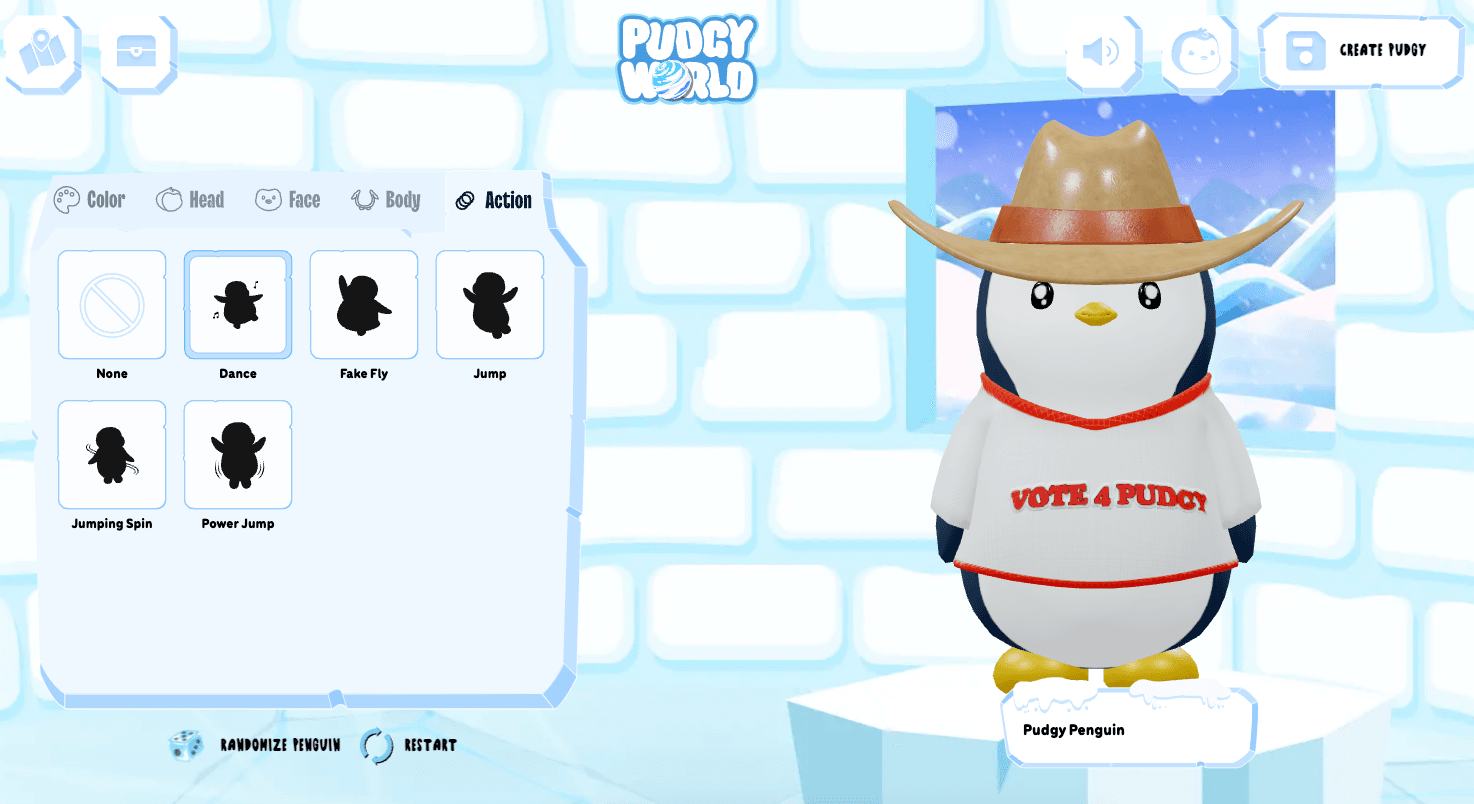This screenshot has height=804, width=1474.
Task: Select None to clear the action
Action: [x=111, y=304]
